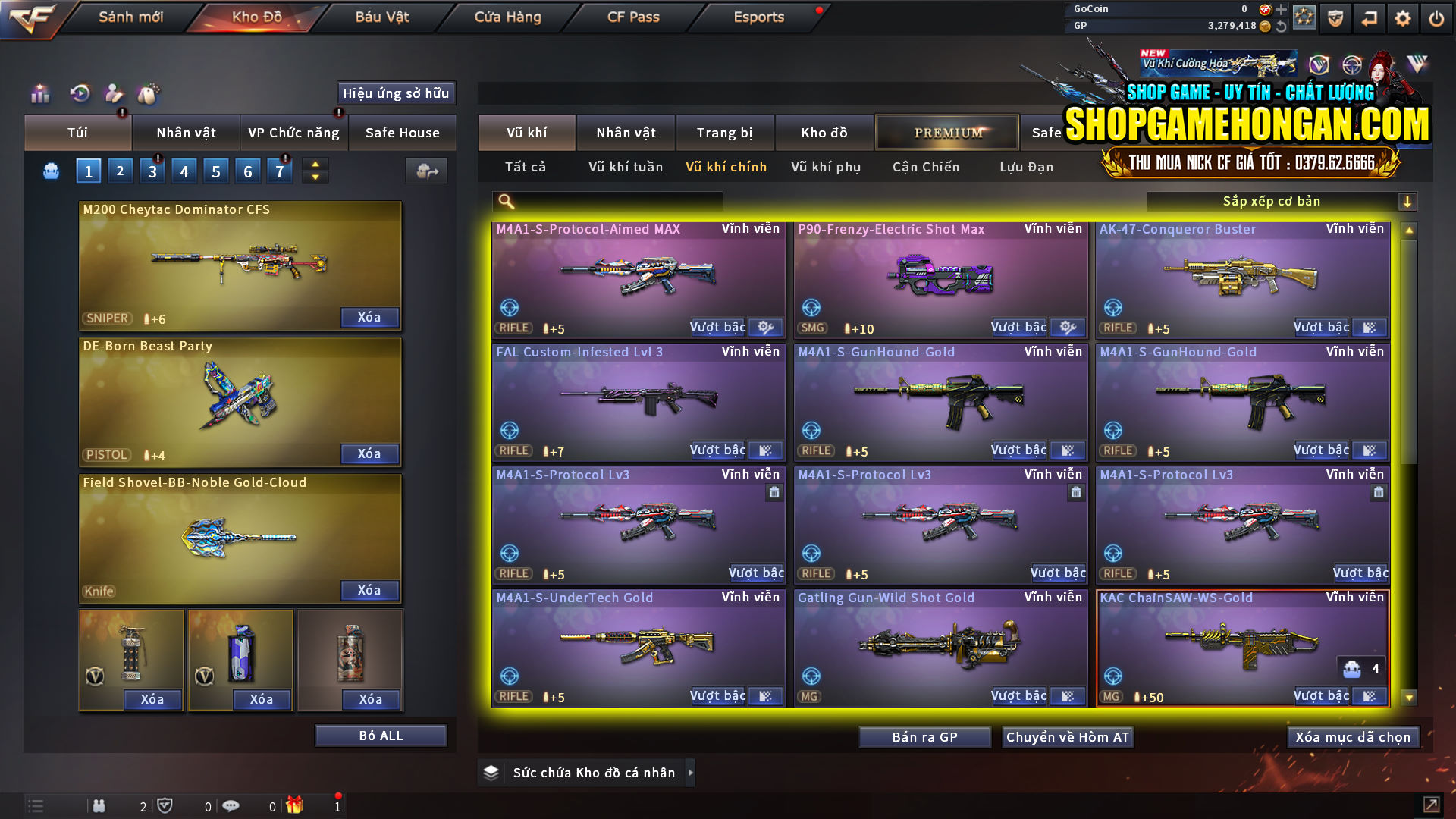
Task: Click Hiệu ứng sở hữu button
Action: pos(395,93)
